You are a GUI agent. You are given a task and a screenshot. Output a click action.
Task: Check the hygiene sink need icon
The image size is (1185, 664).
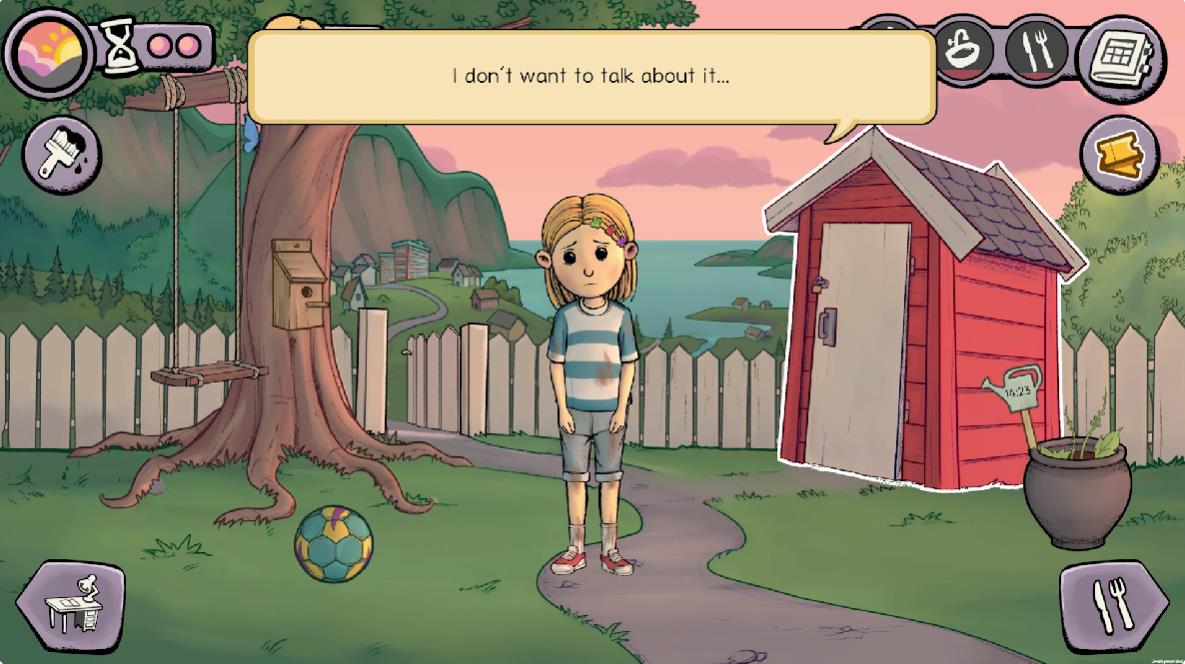point(964,49)
